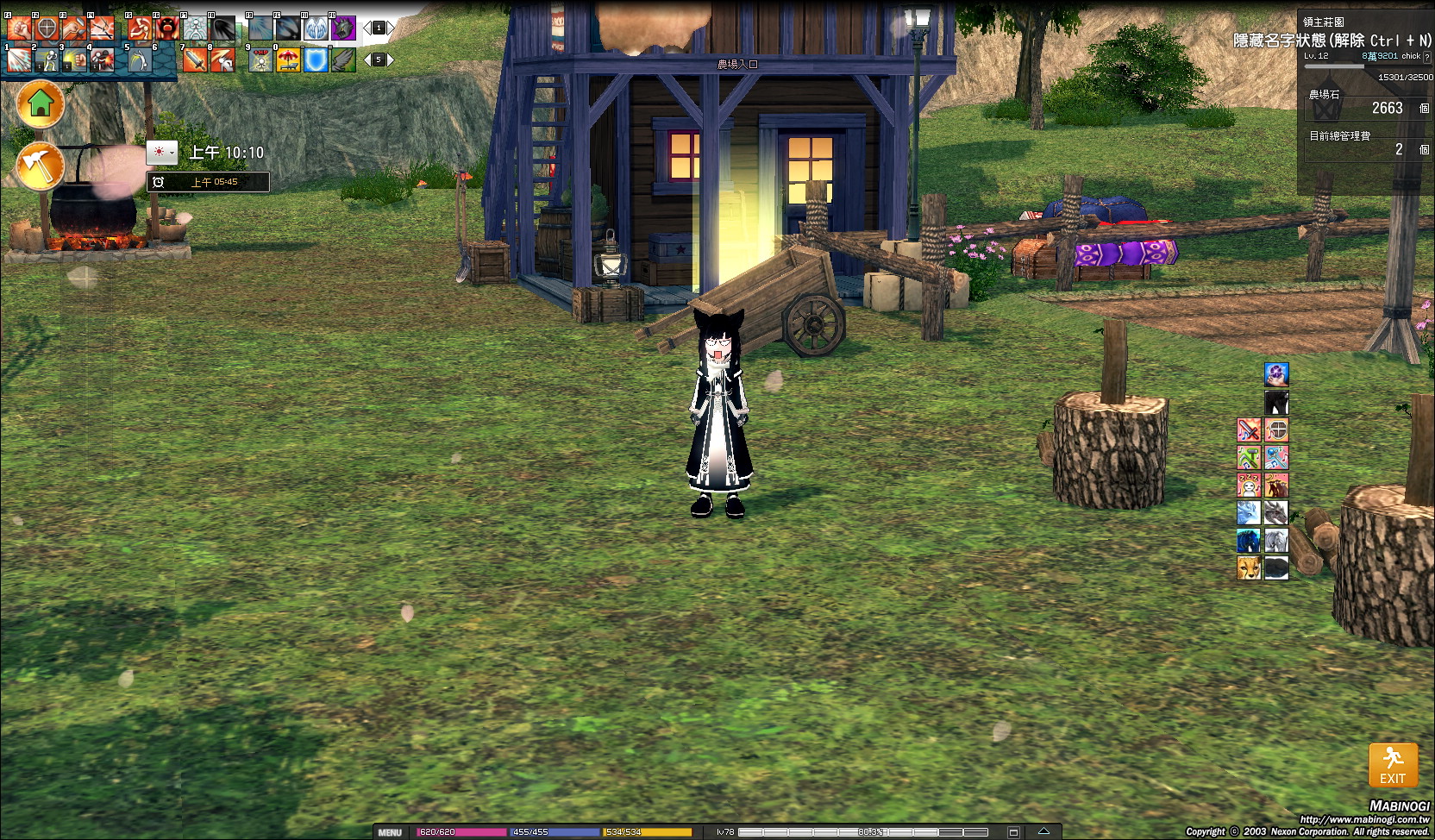Use the beach umbrella rest skill
The width and height of the screenshot is (1435, 840).
pos(288,60)
